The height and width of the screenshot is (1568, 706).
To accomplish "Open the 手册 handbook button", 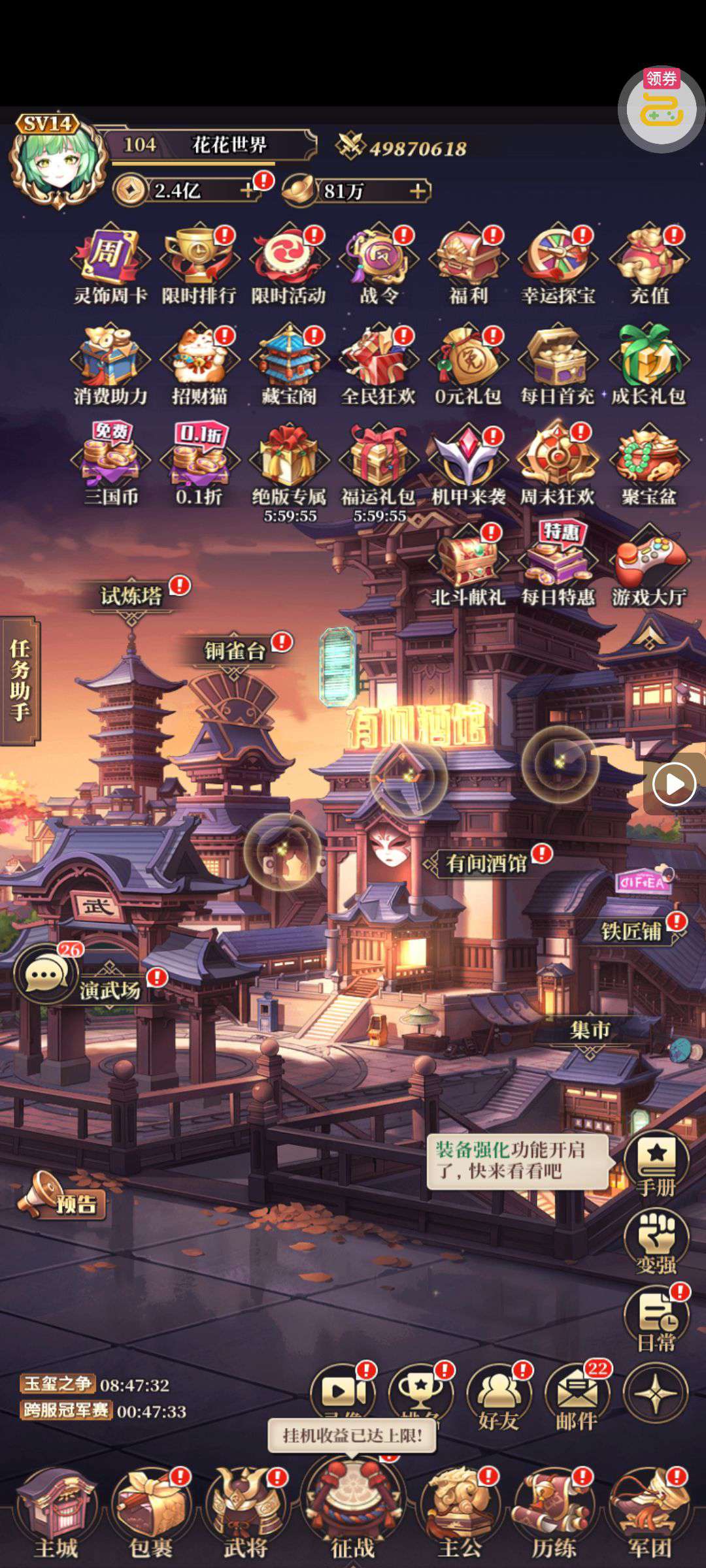I will coord(656,1164).
